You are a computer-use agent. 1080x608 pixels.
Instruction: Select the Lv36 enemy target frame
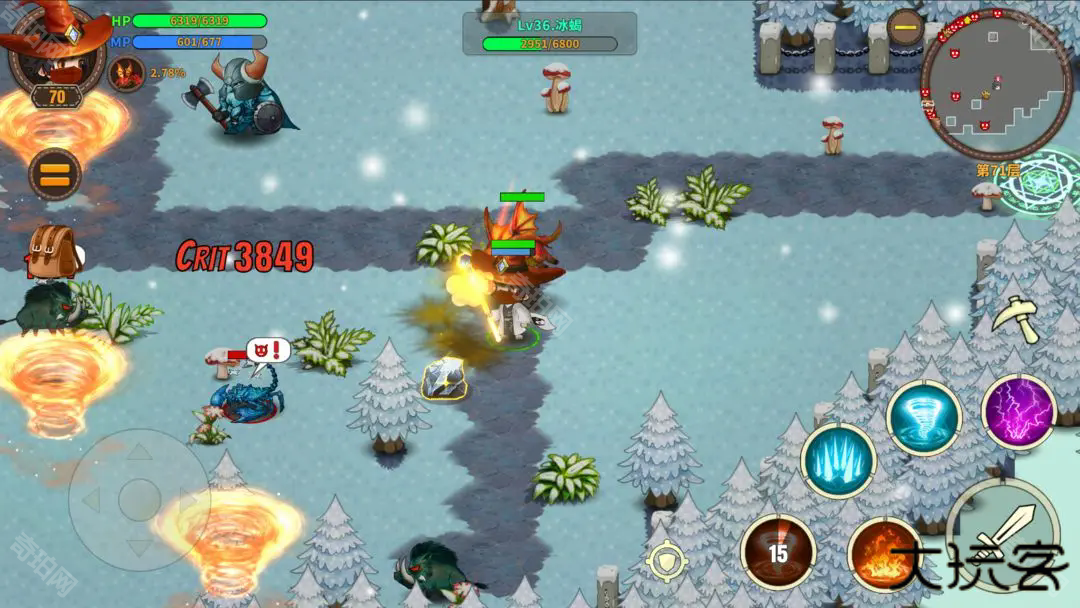(x=549, y=33)
